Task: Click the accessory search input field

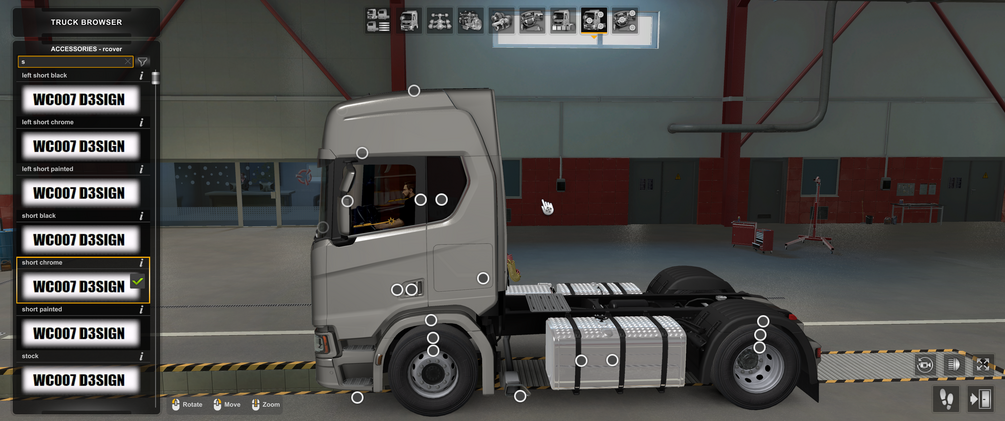Action: pos(70,62)
